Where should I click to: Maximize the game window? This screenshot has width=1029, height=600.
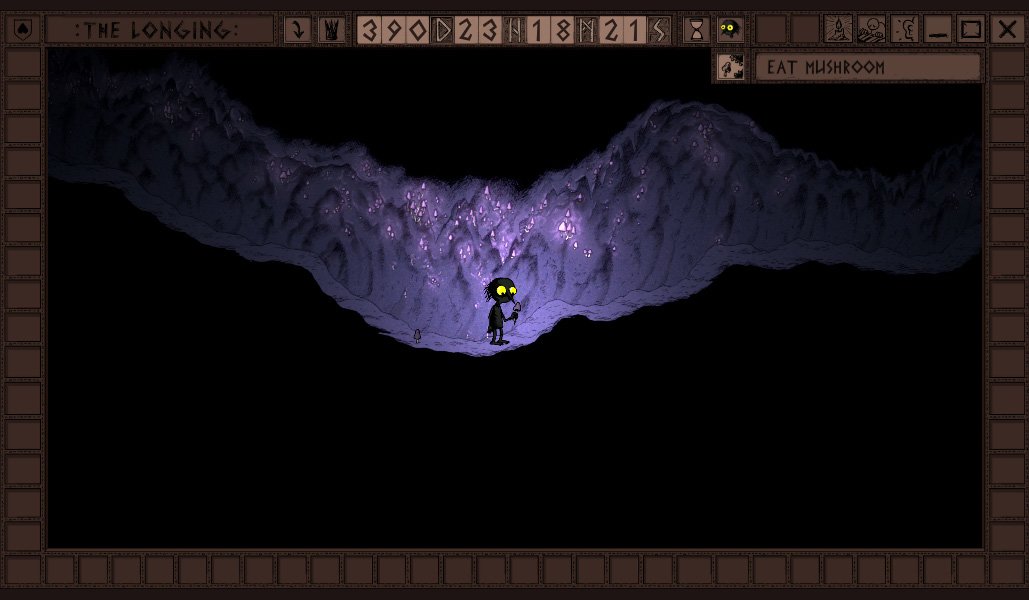(970, 30)
